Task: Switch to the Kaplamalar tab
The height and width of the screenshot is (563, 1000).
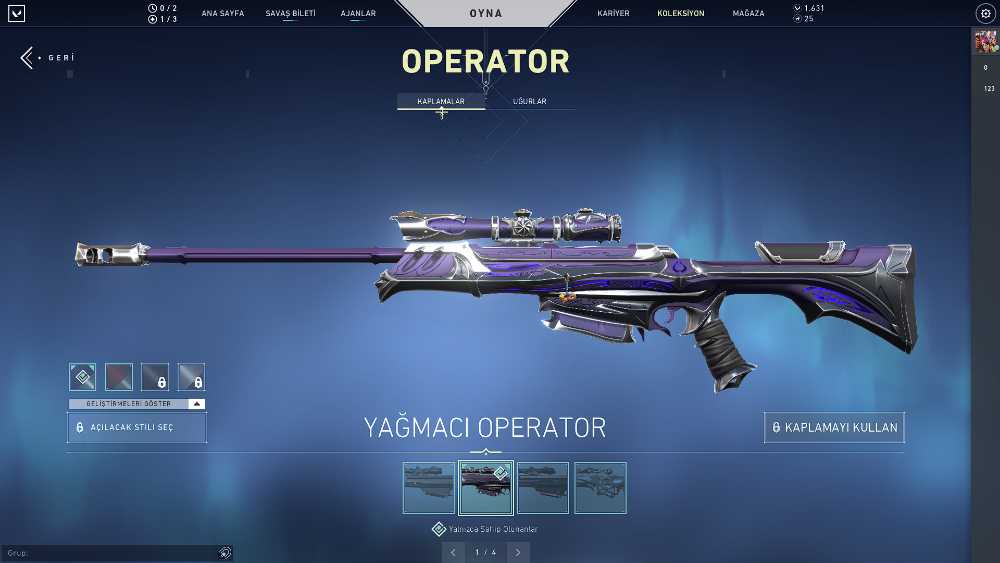Action: [441, 102]
